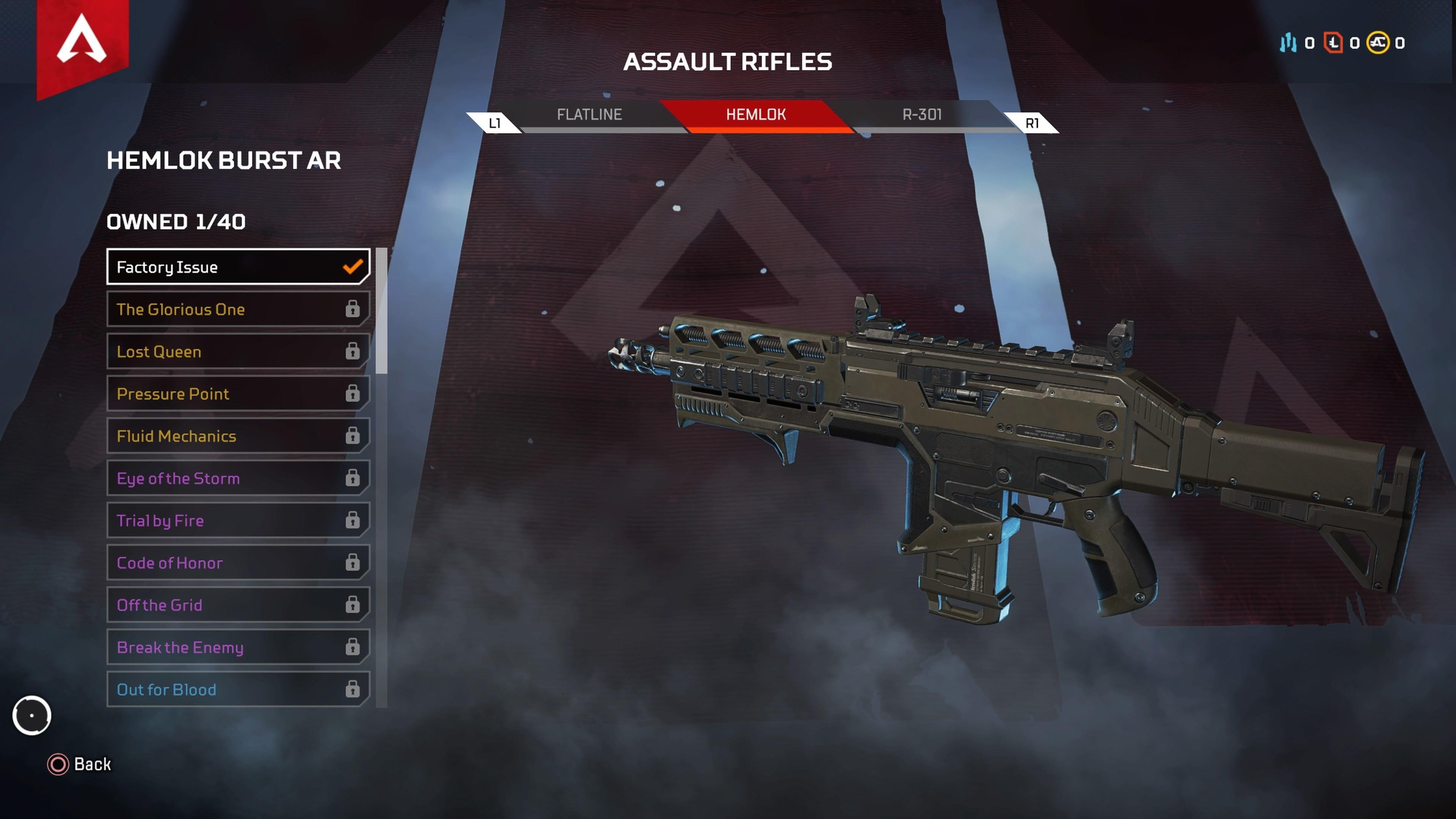This screenshot has width=1456, height=819.
Task: Switch to the Flatline weapon tab
Action: [589, 115]
